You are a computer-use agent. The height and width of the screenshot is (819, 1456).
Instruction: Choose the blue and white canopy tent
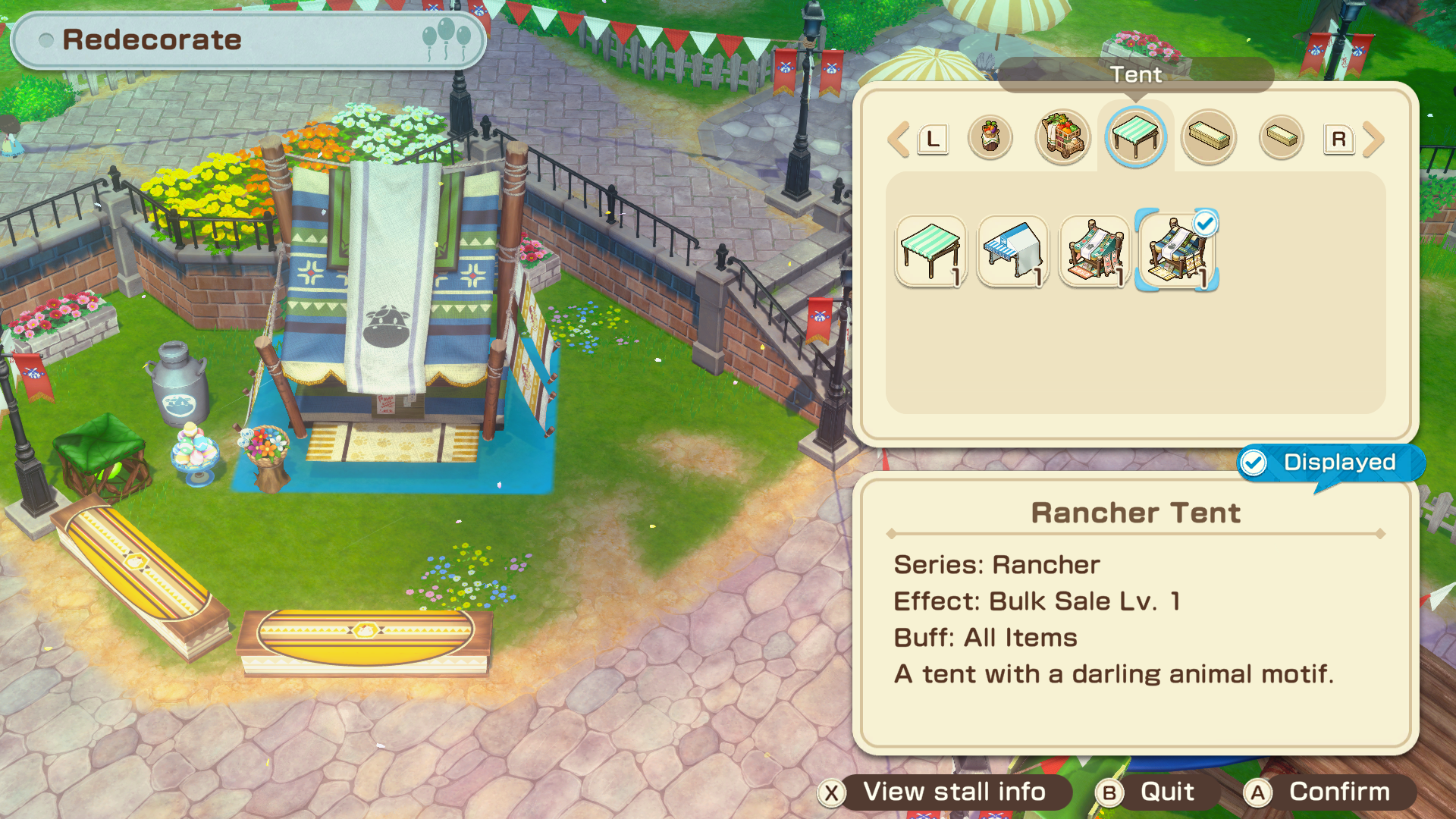(1013, 251)
